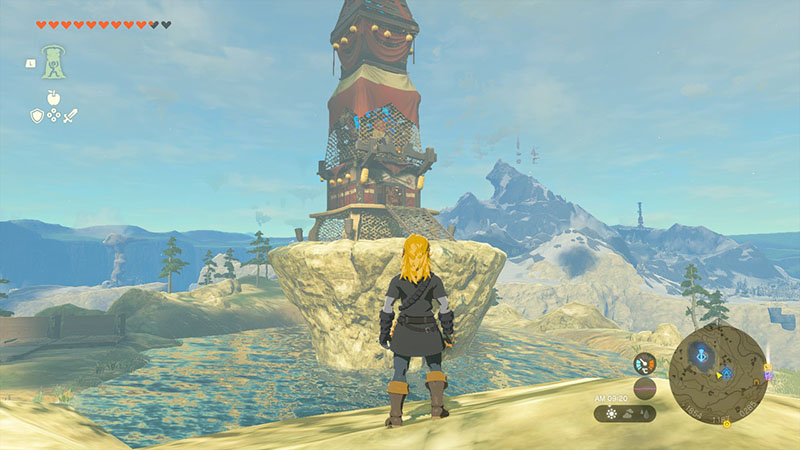
Task: Select the apple item shortcut
Action: [53, 97]
